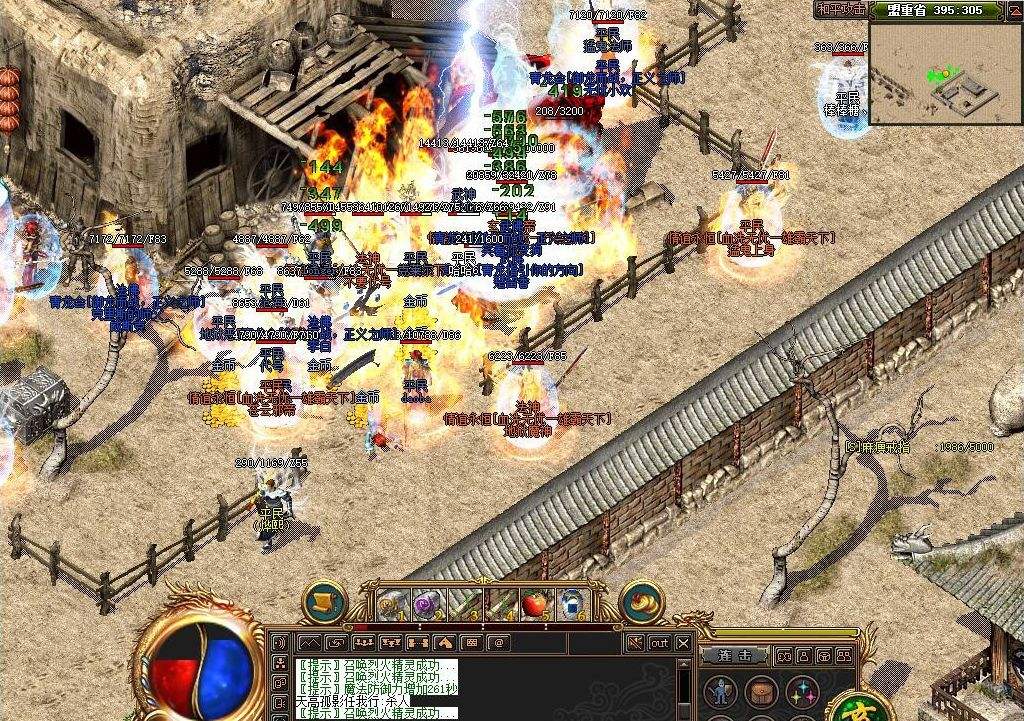
Task: Open the skills panel with sparkle stars
Action: (x=803, y=691)
